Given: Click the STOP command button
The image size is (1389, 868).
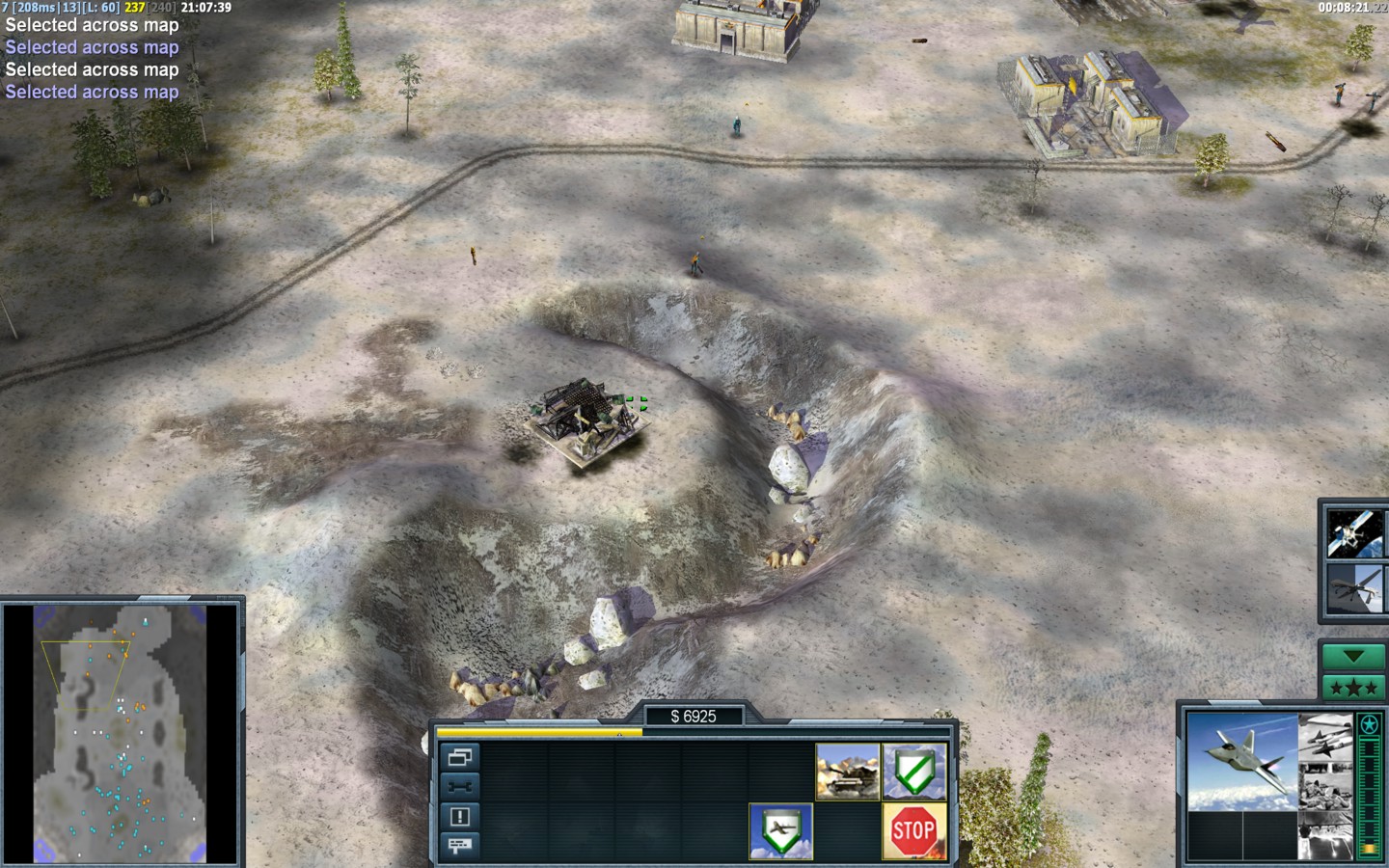Looking at the screenshot, I should [x=913, y=830].
